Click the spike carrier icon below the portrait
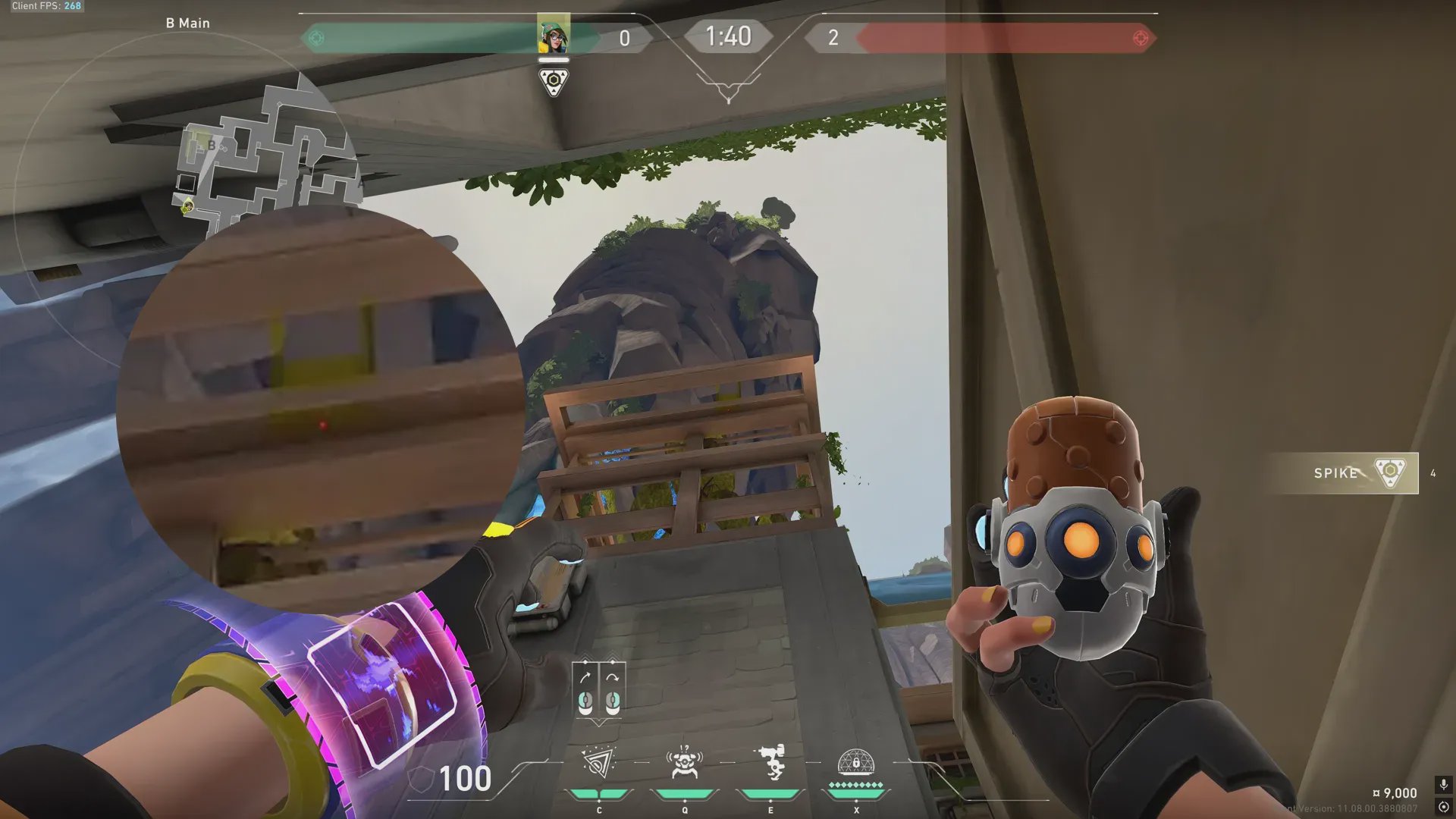This screenshot has width=1456, height=819. pyautogui.click(x=554, y=81)
